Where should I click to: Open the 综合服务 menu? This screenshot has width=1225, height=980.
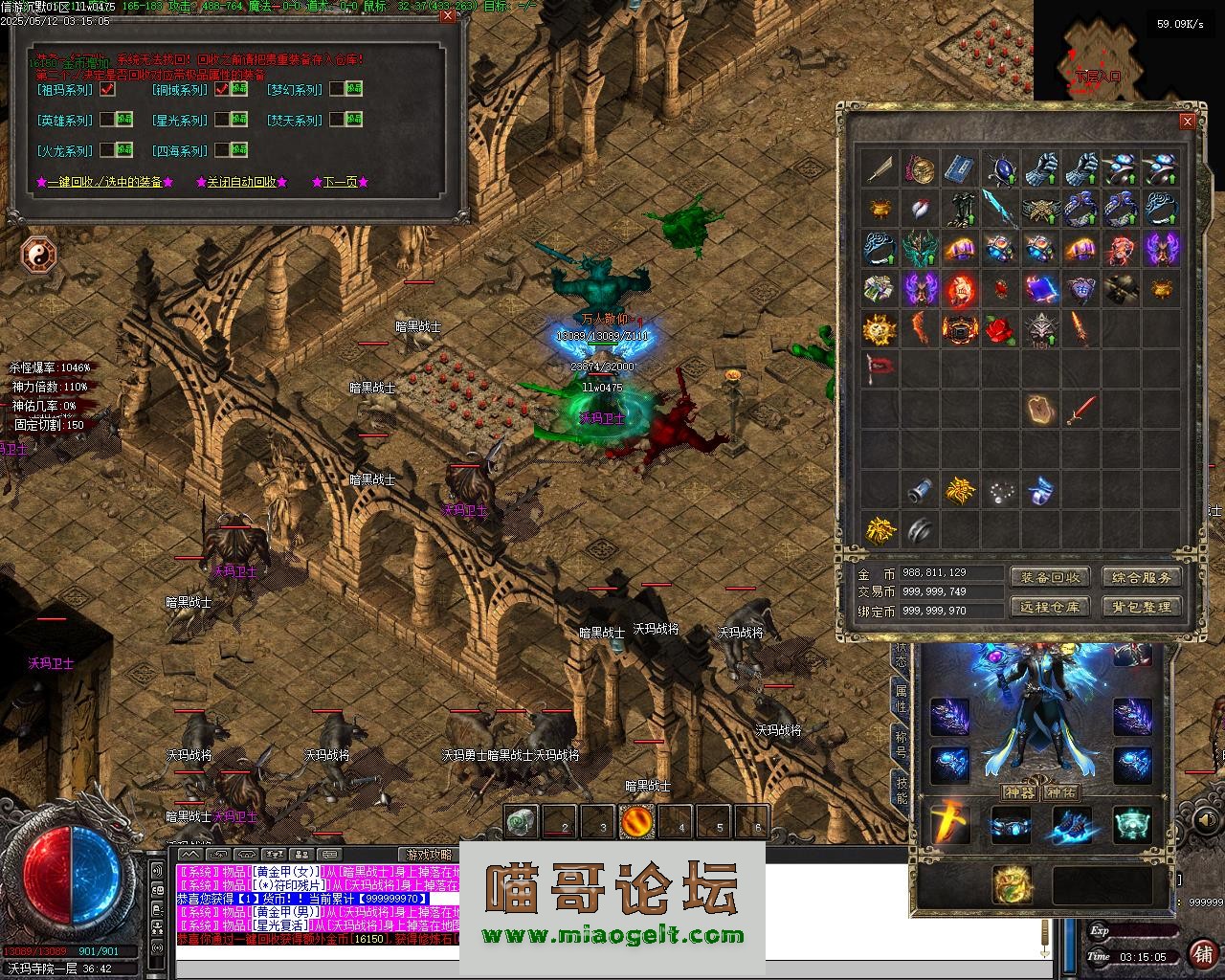pos(1142,577)
